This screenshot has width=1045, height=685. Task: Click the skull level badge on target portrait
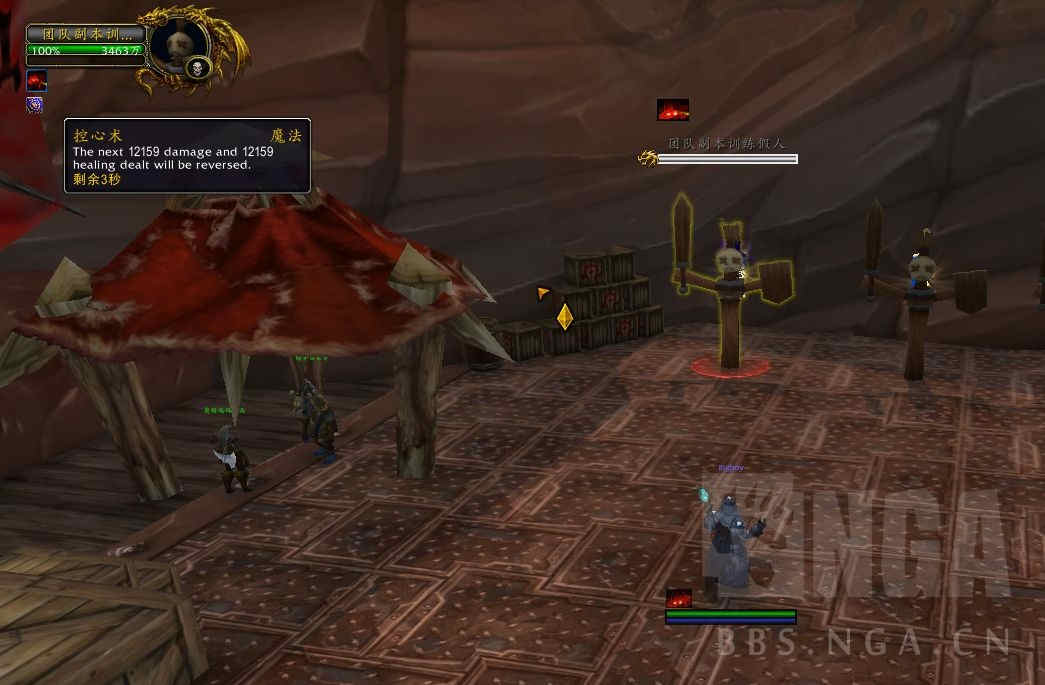point(197,68)
